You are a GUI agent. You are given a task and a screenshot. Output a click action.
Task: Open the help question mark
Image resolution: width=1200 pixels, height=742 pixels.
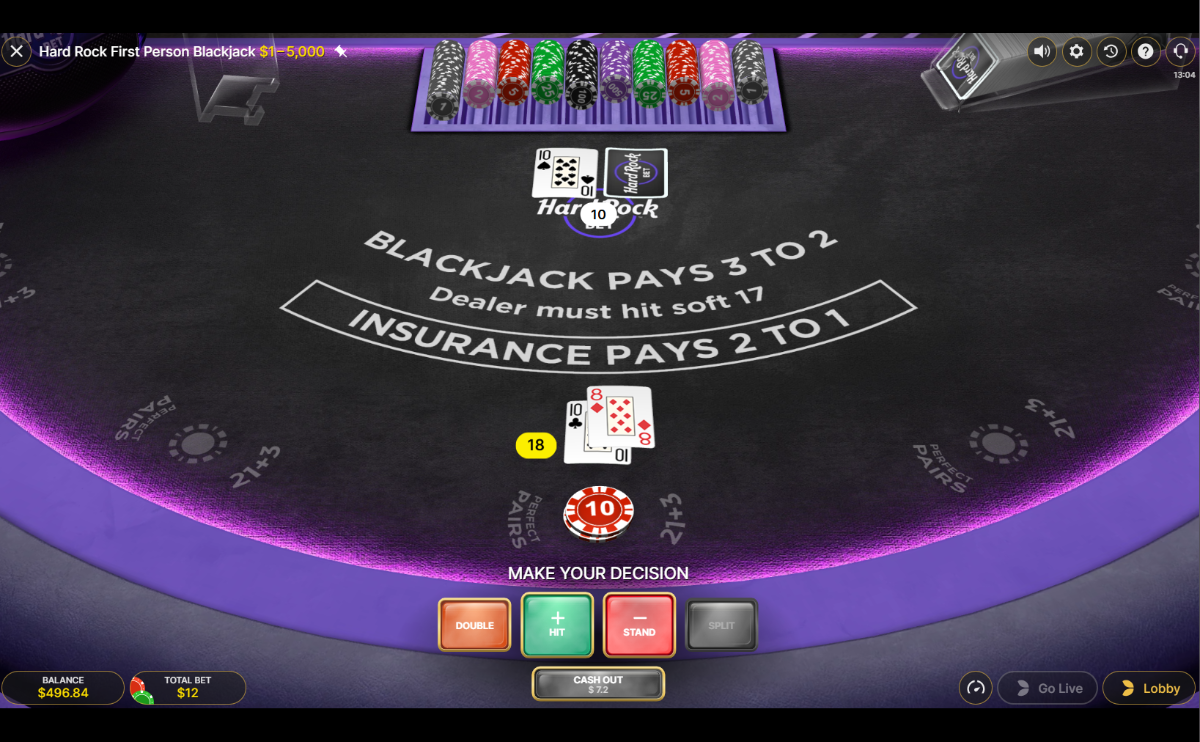coord(1146,51)
